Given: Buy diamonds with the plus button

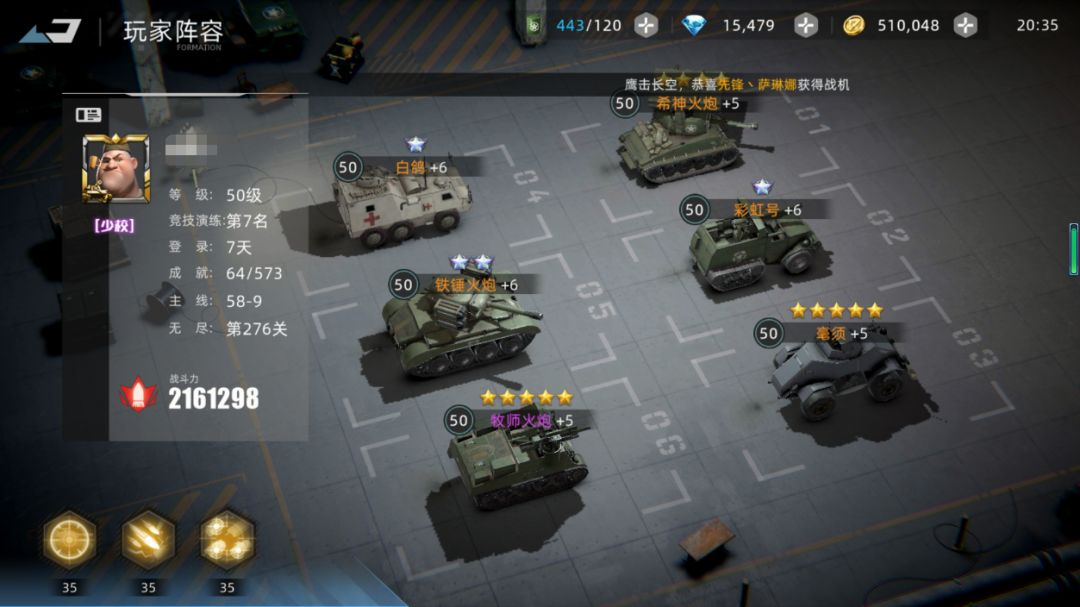Looking at the screenshot, I should 806,26.
